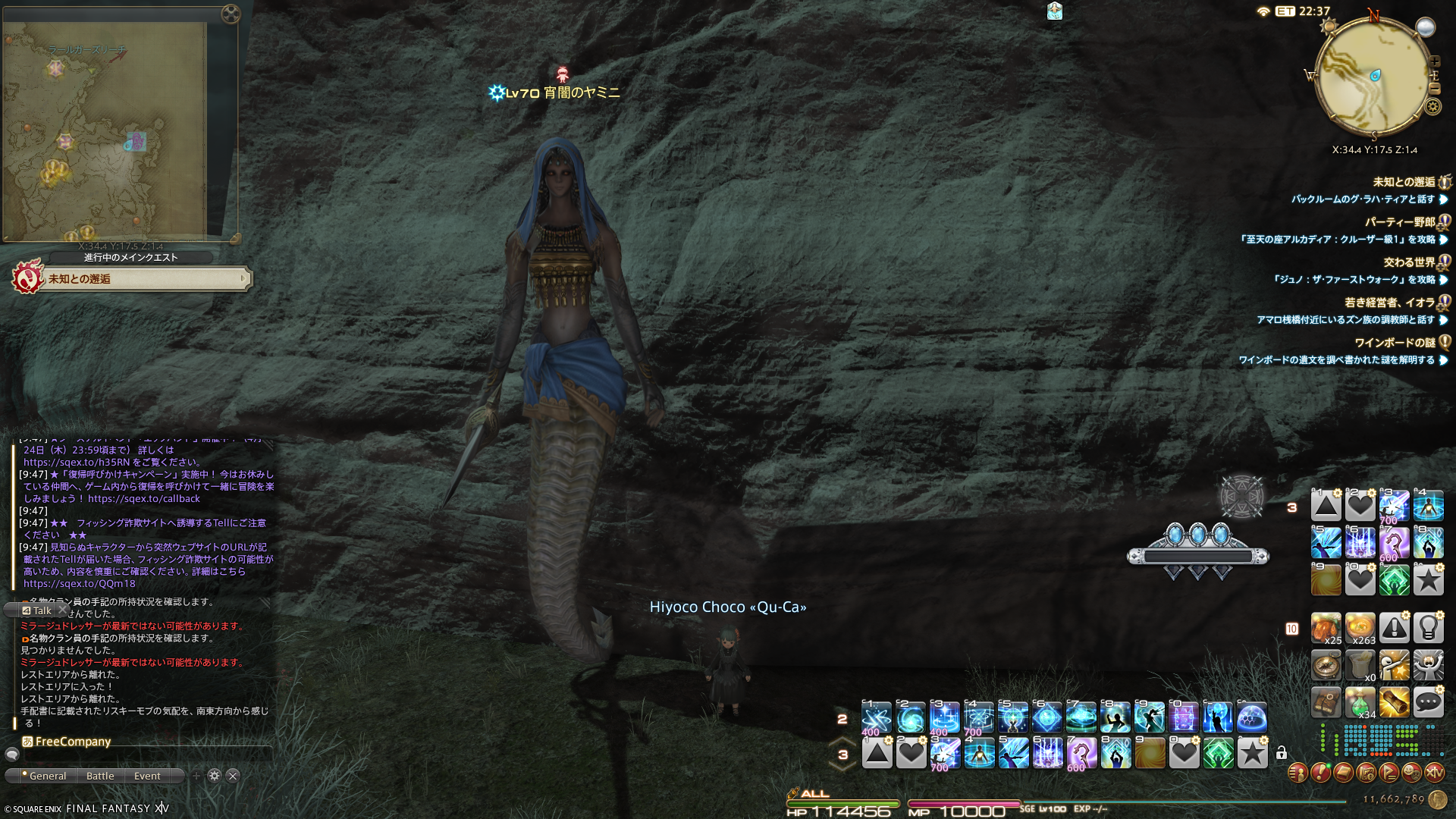
Task: Toggle the hotbar lock padlock
Action: click(x=1281, y=753)
